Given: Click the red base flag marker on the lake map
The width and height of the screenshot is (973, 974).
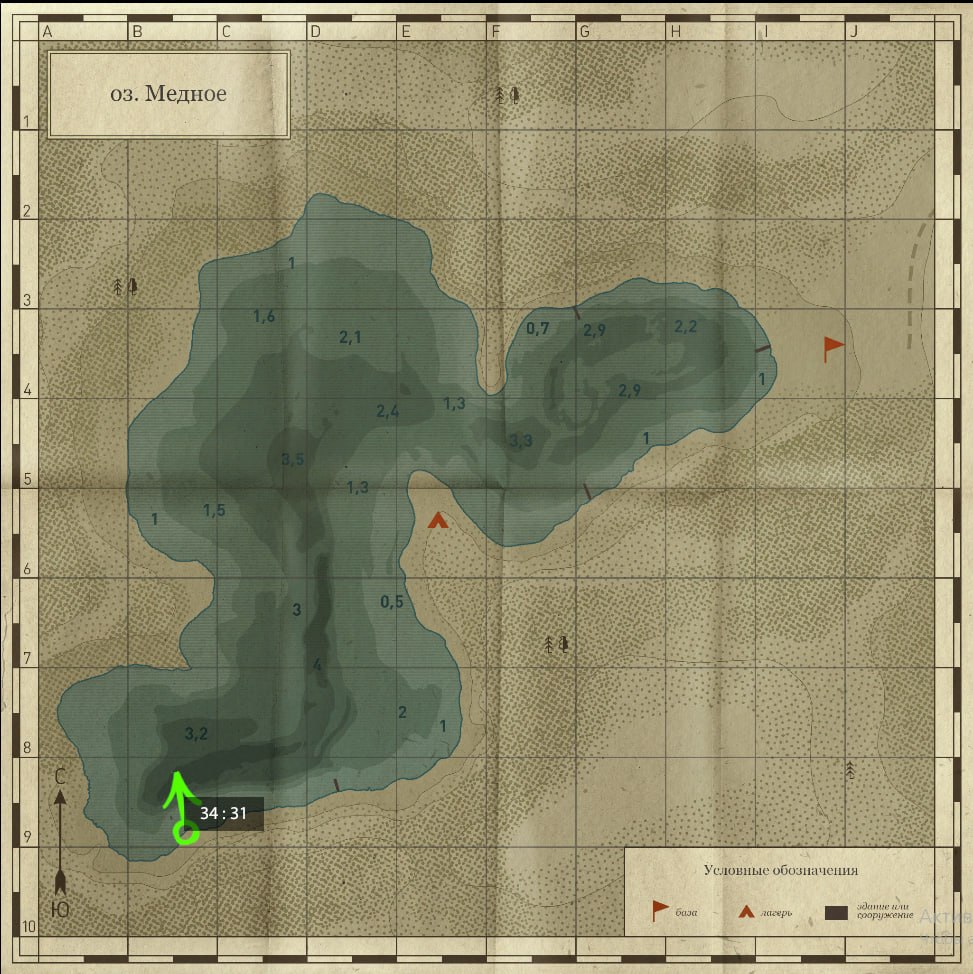Looking at the screenshot, I should [832, 348].
